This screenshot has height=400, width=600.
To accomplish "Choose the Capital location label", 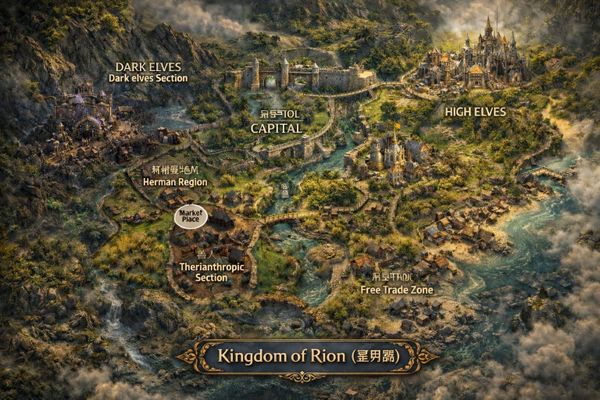I will coord(276,128).
